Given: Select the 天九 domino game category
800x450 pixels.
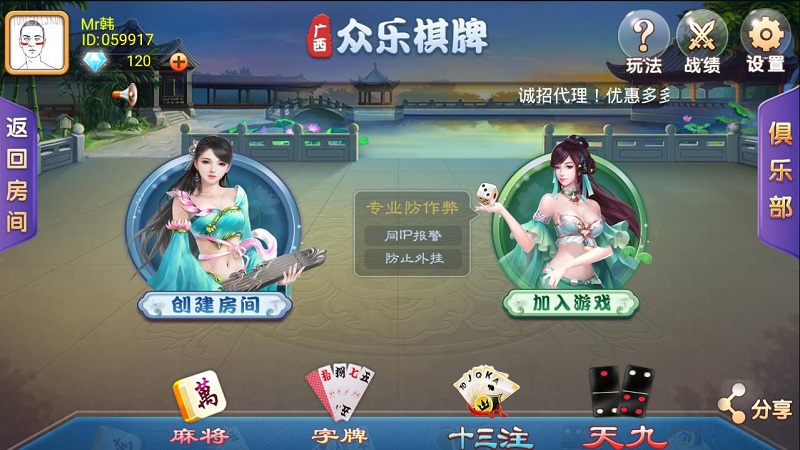Looking at the screenshot, I should point(620,410).
